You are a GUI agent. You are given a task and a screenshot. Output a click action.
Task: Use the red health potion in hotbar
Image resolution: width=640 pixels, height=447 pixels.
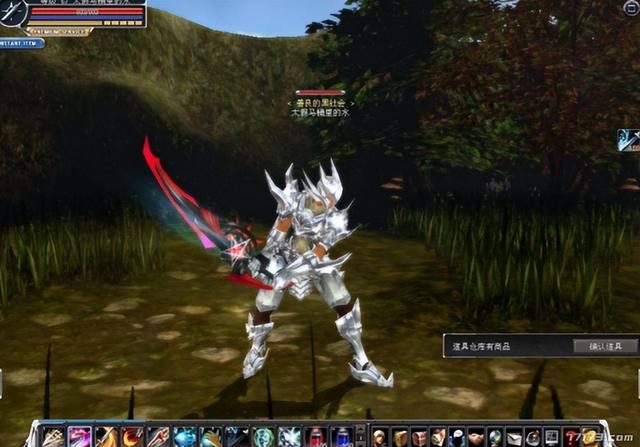(316, 437)
